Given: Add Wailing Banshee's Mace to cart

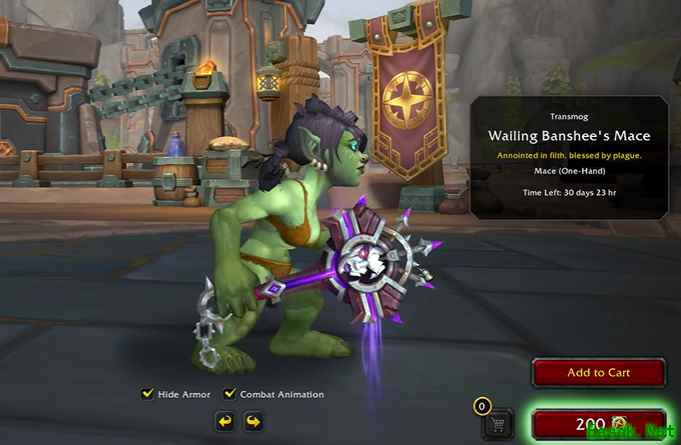Looking at the screenshot, I should point(599,373).
